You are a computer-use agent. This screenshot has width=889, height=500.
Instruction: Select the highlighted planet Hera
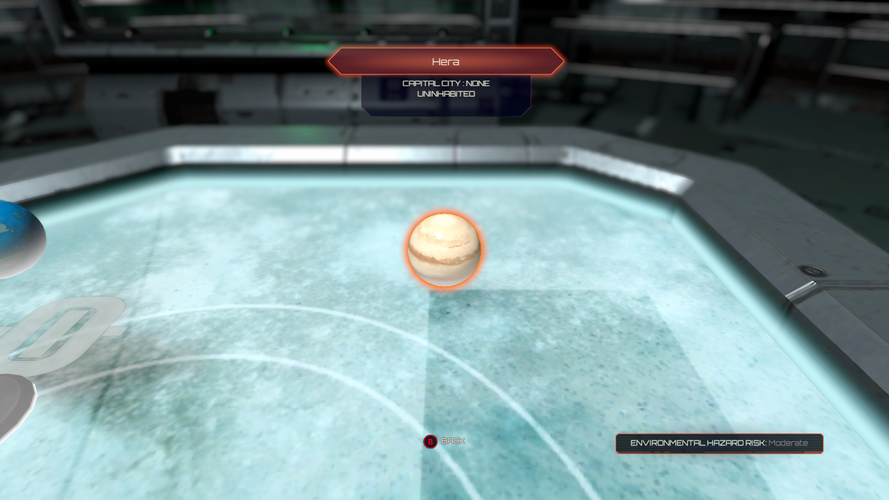[x=444, y=249]
